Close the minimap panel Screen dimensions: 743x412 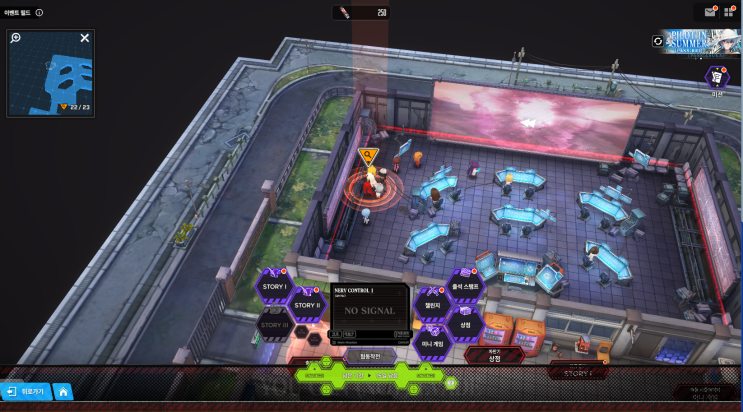[x=85, y=38]
